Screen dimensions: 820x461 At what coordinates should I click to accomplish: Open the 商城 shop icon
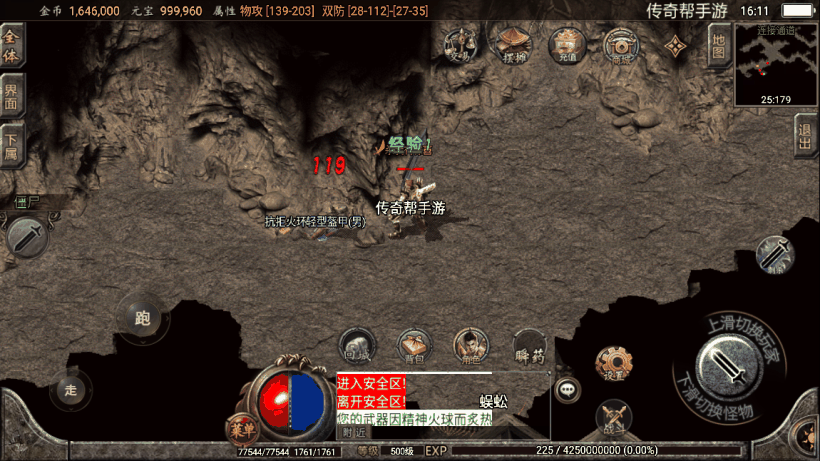pyautogui.click(x=621, y=46)
